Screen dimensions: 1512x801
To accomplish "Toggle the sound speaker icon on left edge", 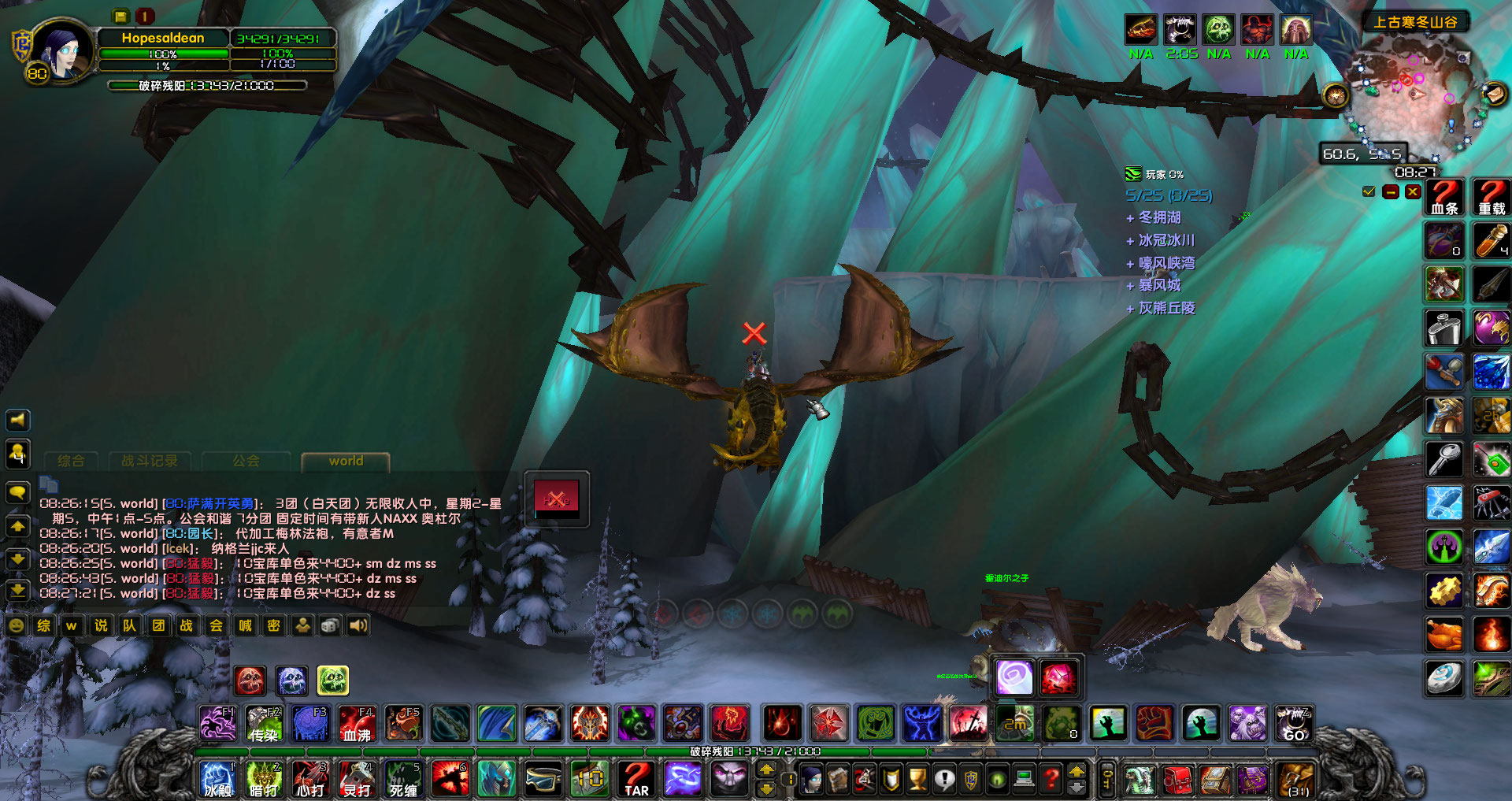I will pos(17,420).
